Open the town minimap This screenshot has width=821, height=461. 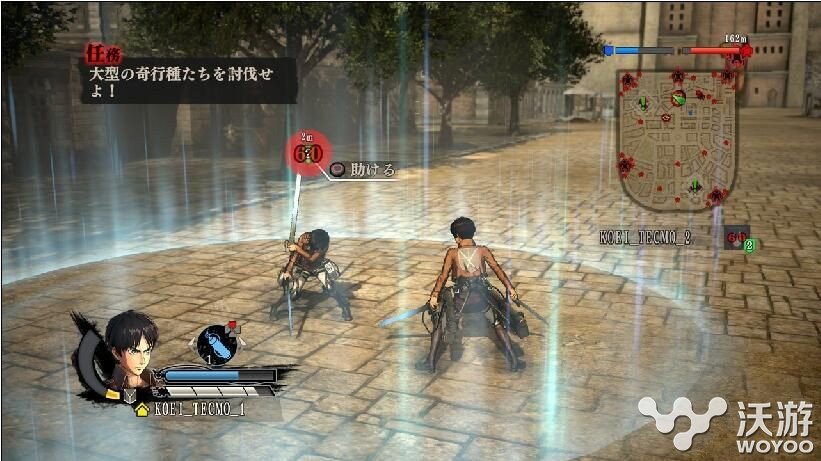678,136
